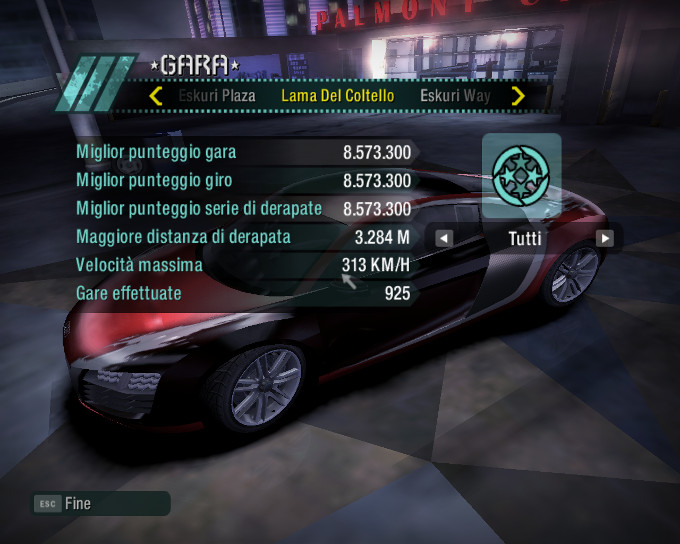Select the drift mode circular icon
This screenshot has height=544, width=680.
pyautogui.click(x=521, y=176)
